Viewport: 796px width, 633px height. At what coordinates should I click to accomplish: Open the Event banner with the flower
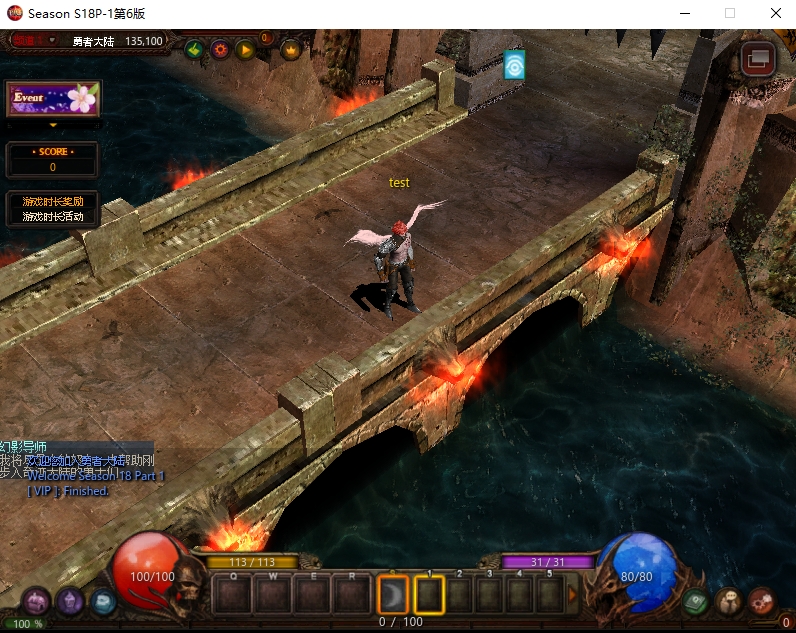(53, 99)
